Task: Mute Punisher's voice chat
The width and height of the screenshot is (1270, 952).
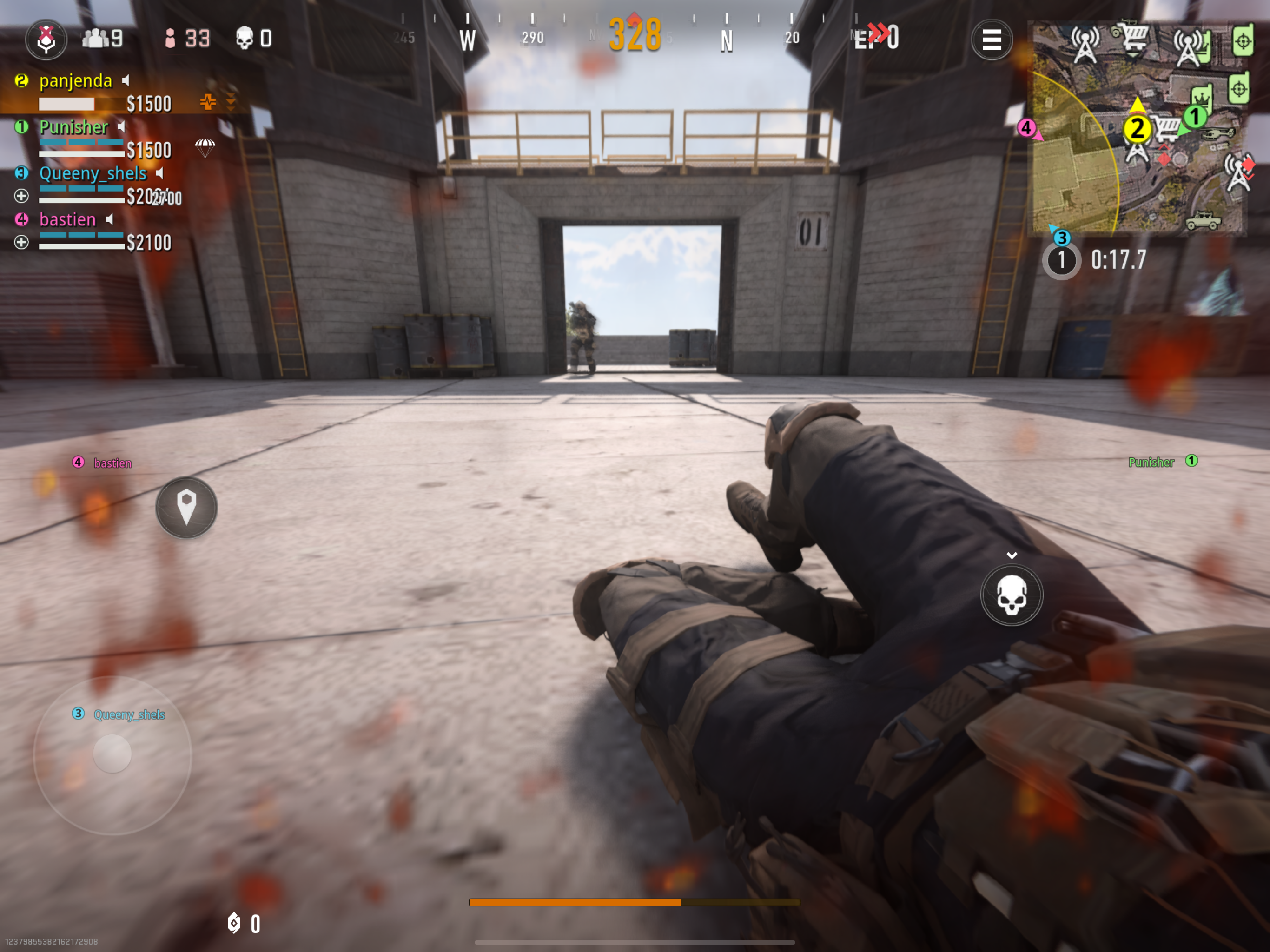Action: tap(121, 127)
